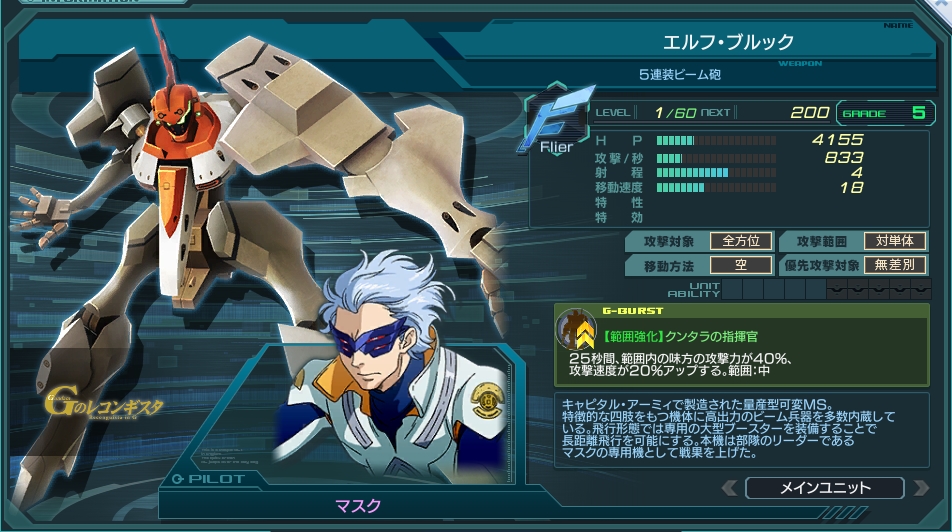Click the Flier unit type icon
Image resolution: width=952 pixels, height=532 pixels.
click(x=549, y=125)
